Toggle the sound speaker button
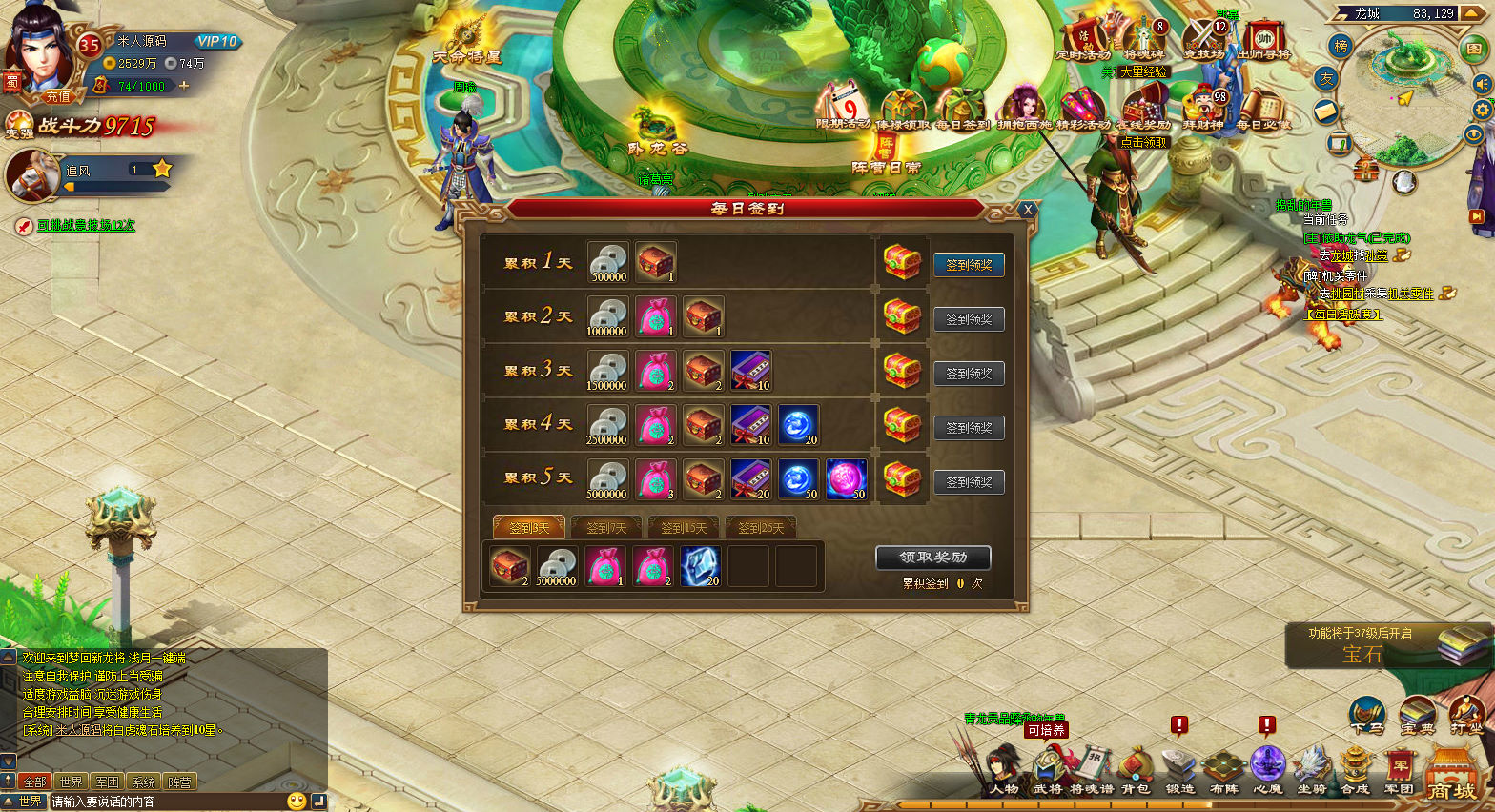Viewport: 1495px width, 812px height. (x=1482, y=84)
